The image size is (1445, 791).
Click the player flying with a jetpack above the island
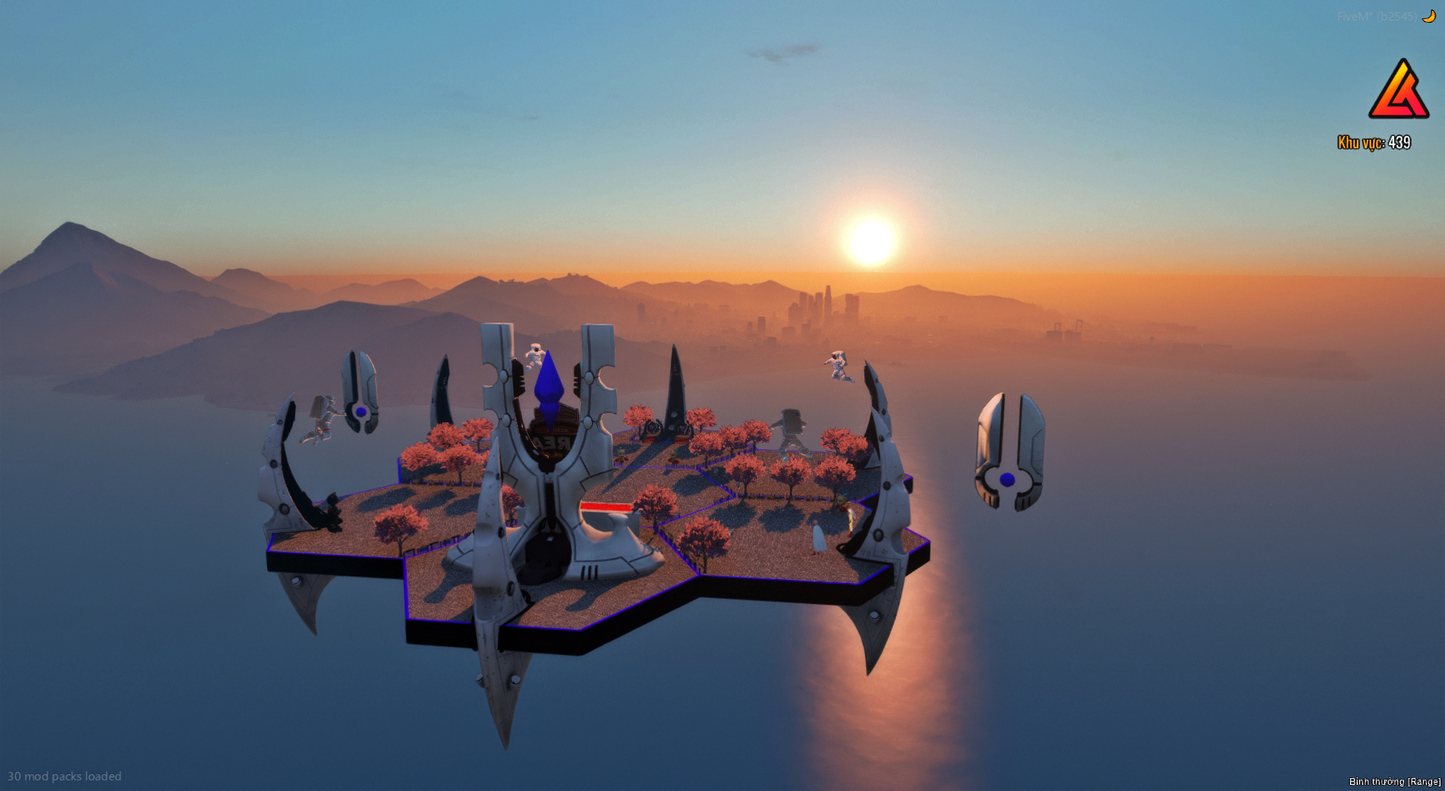pyautogui.click(x=836, y=365)
